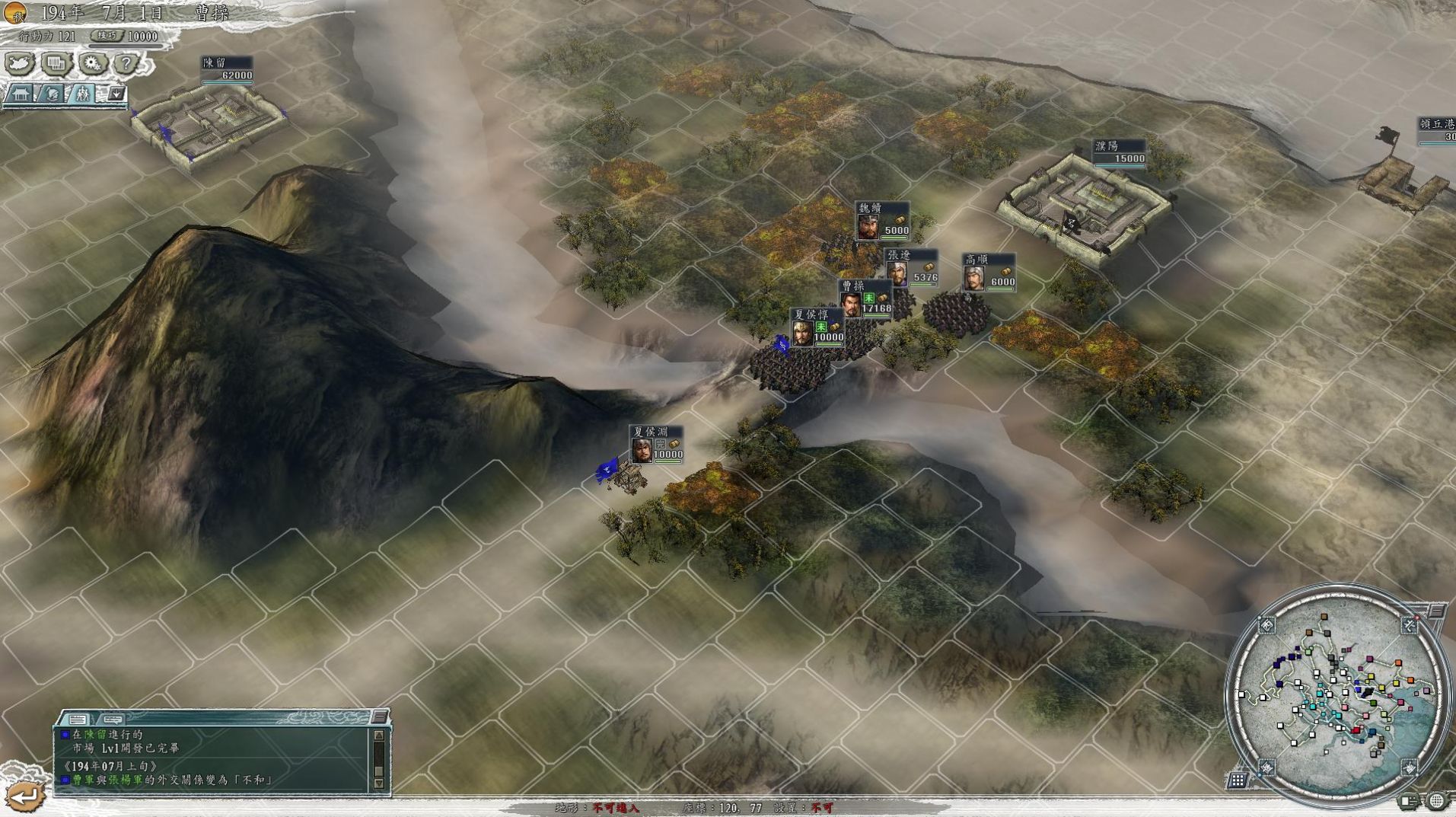This screenshot has height=817, width=1456.
Task: Click the orange return arrow button
Action: click(x=25, y=797)
